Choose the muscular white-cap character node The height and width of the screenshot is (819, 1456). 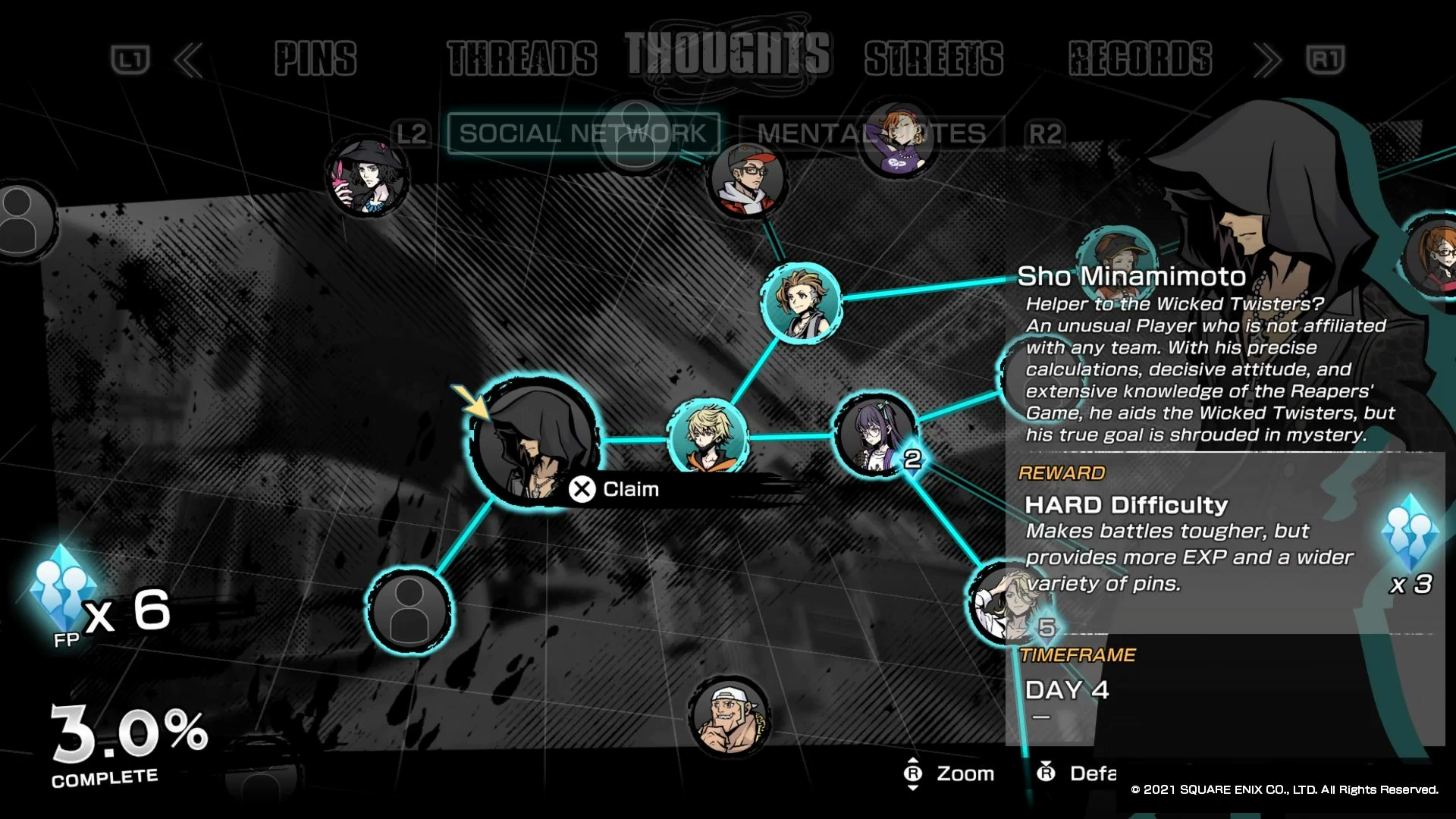[x=729, y=716]
